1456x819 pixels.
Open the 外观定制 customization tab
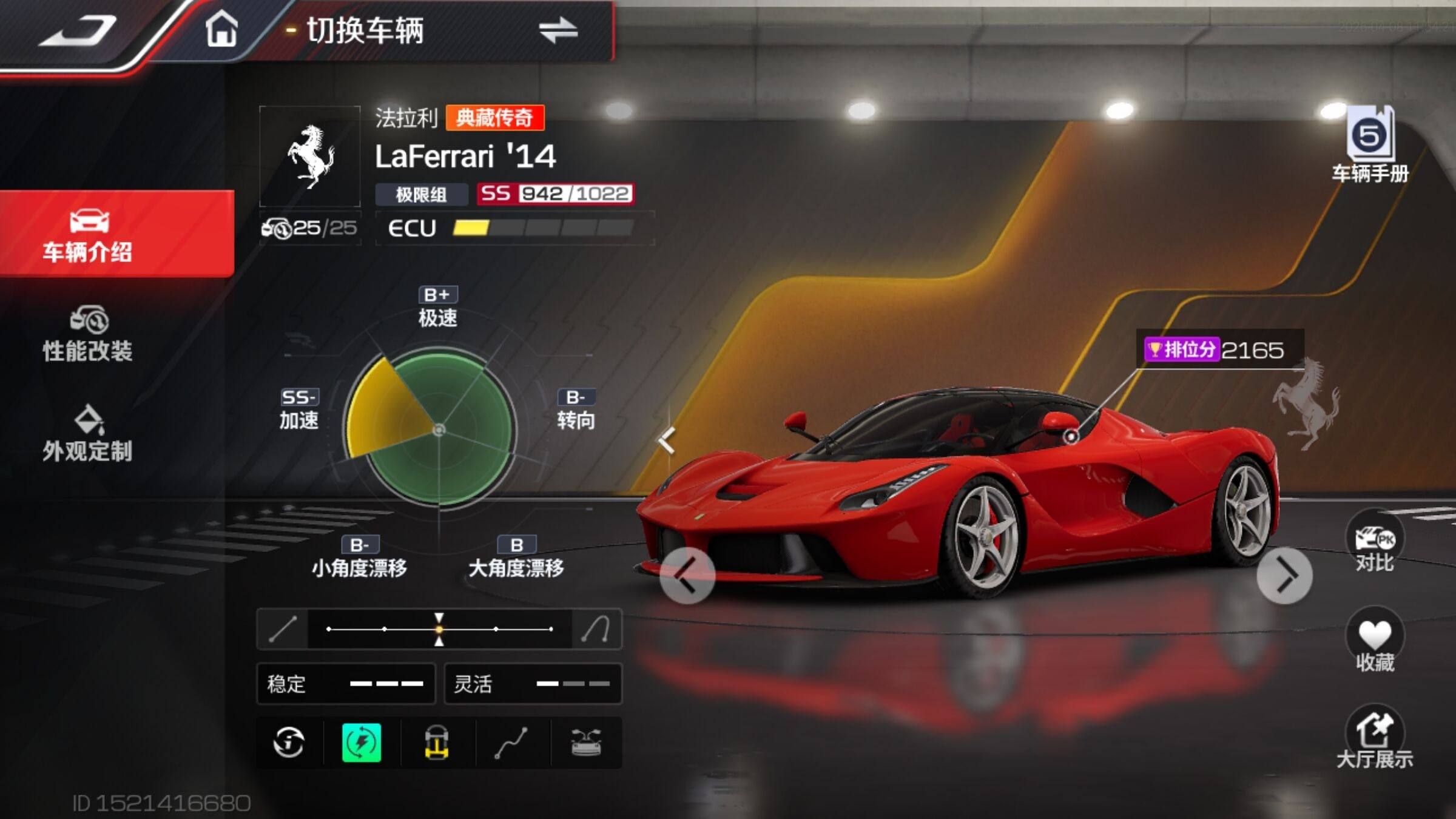pyautogui.click(x=88, y=434)
